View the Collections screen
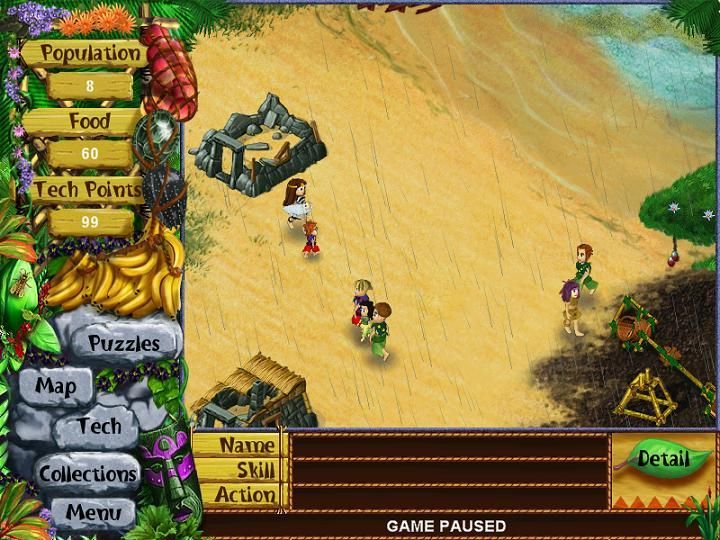Screen dimensions: 720x540 click(88, 473)
